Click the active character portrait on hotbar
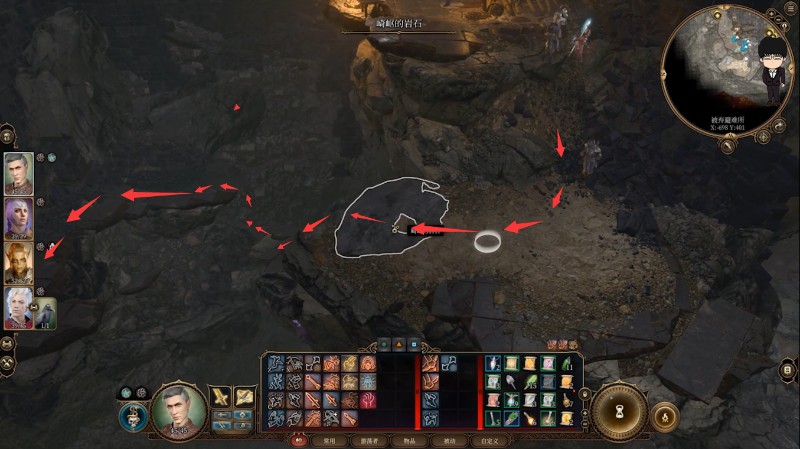 (180, 412)
